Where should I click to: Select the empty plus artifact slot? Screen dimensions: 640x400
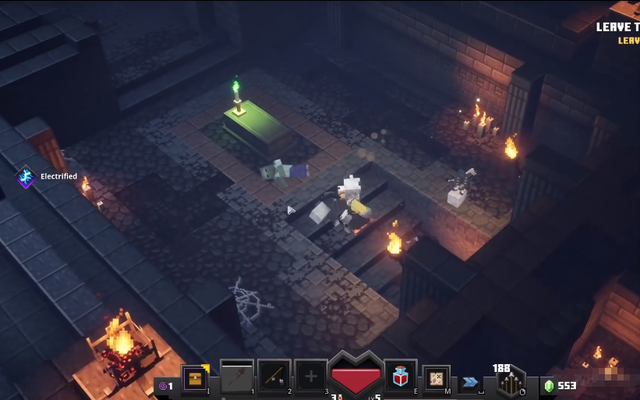(311, 376)
